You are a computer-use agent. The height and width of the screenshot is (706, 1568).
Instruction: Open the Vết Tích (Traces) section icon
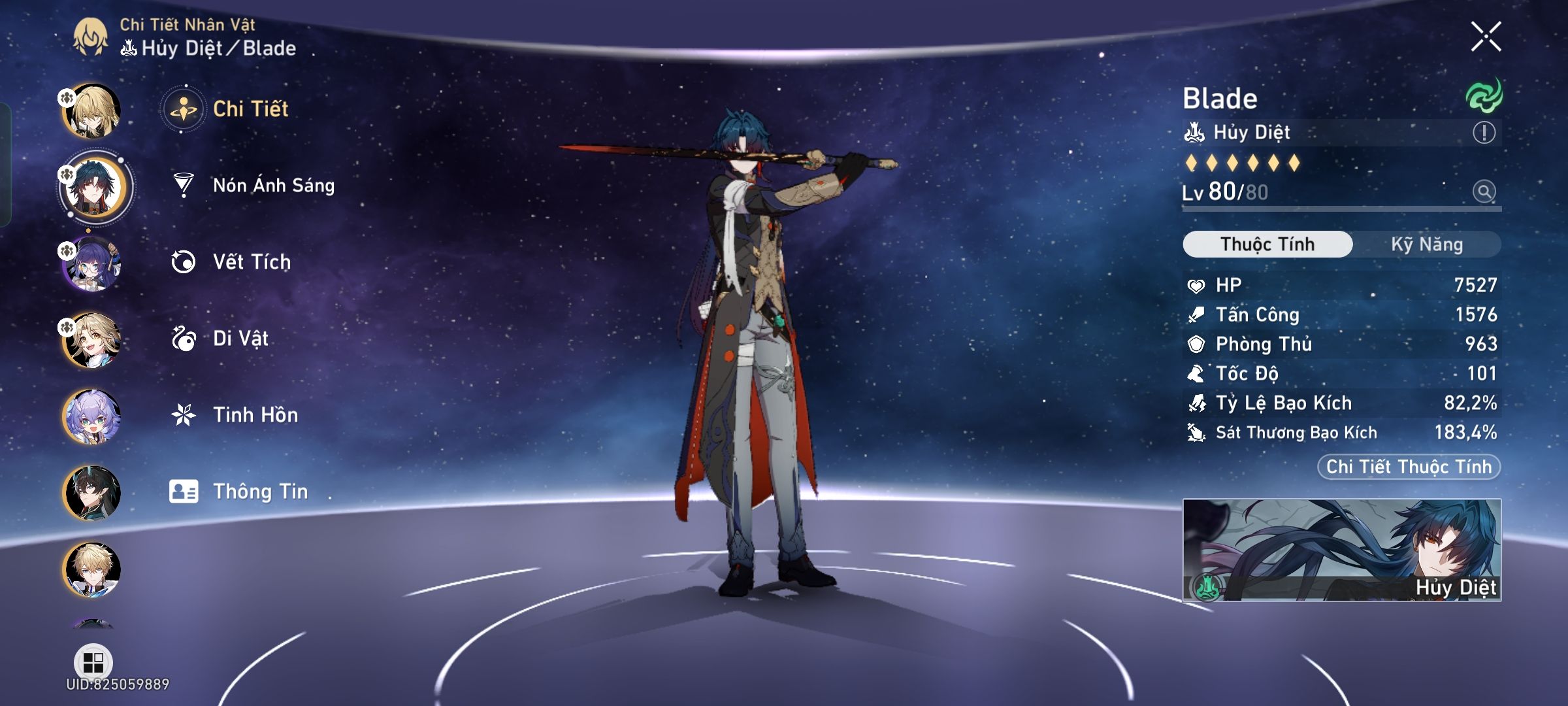[185, 261]
